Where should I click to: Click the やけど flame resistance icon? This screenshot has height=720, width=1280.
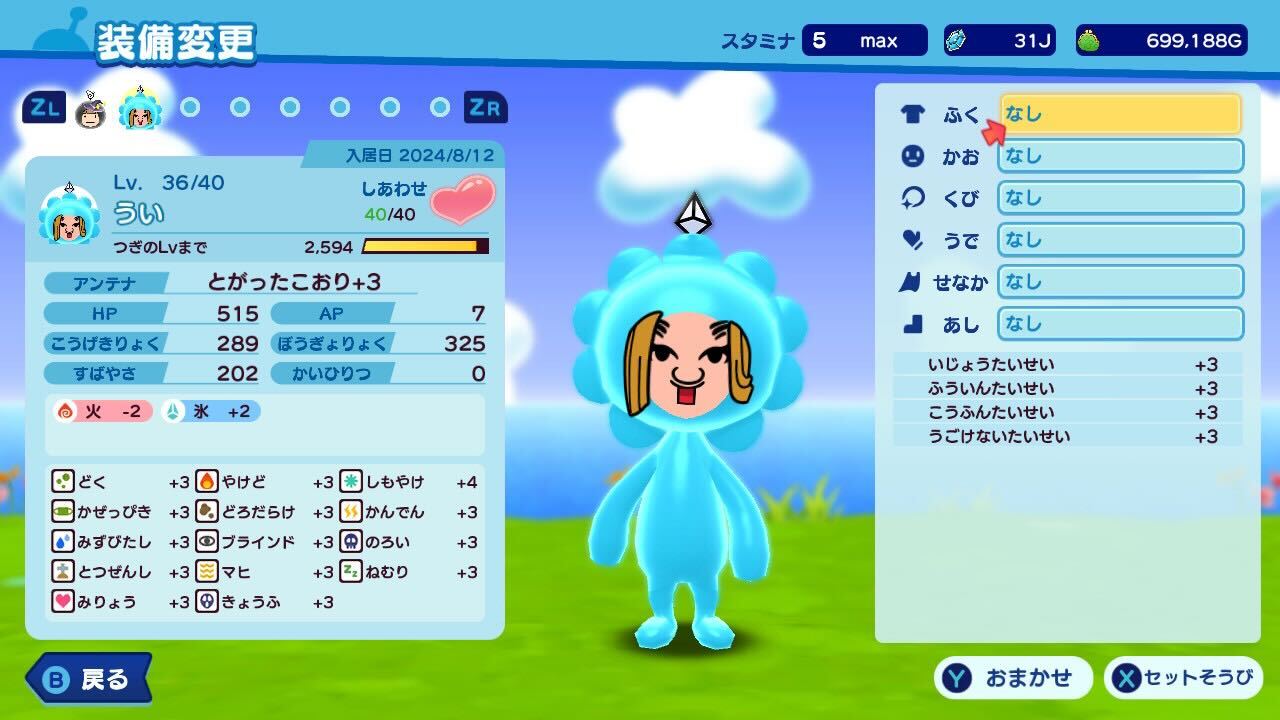tap(207, 482)
